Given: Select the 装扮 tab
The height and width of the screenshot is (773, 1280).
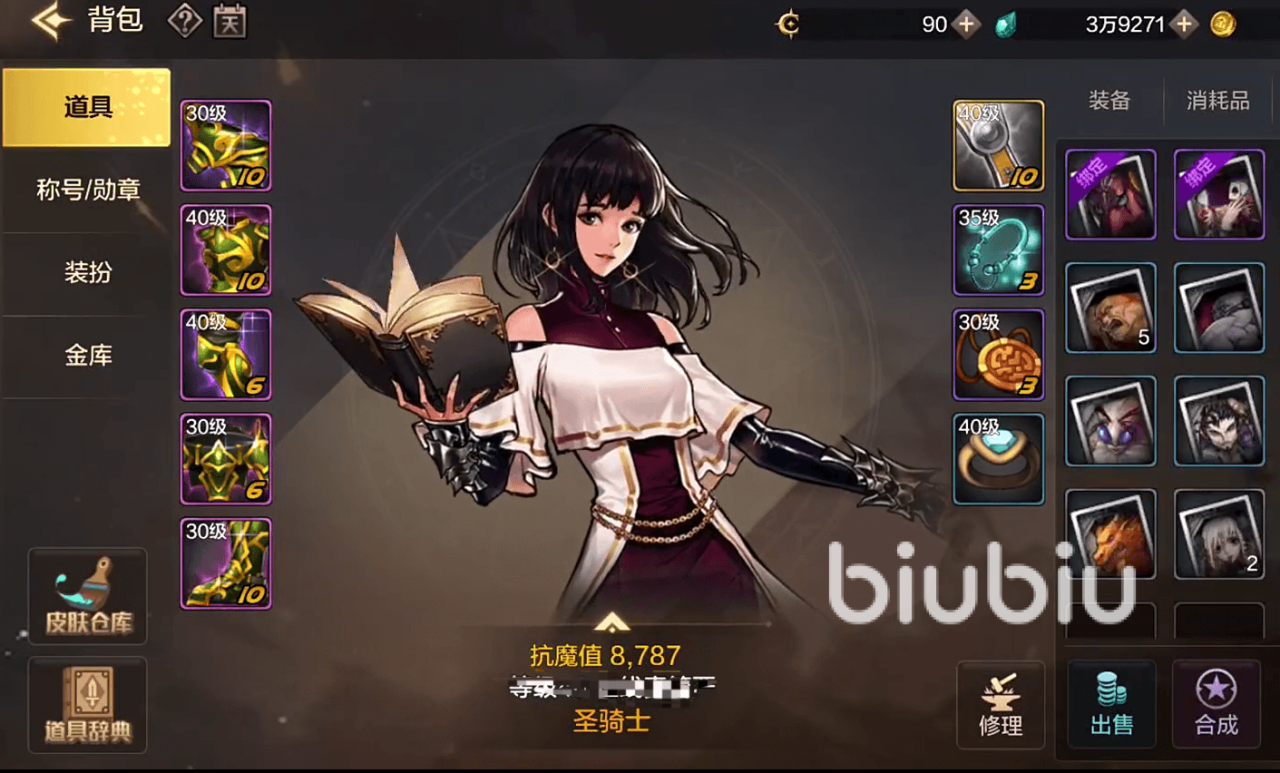Looking at the screenshot, I should (87, 272).
